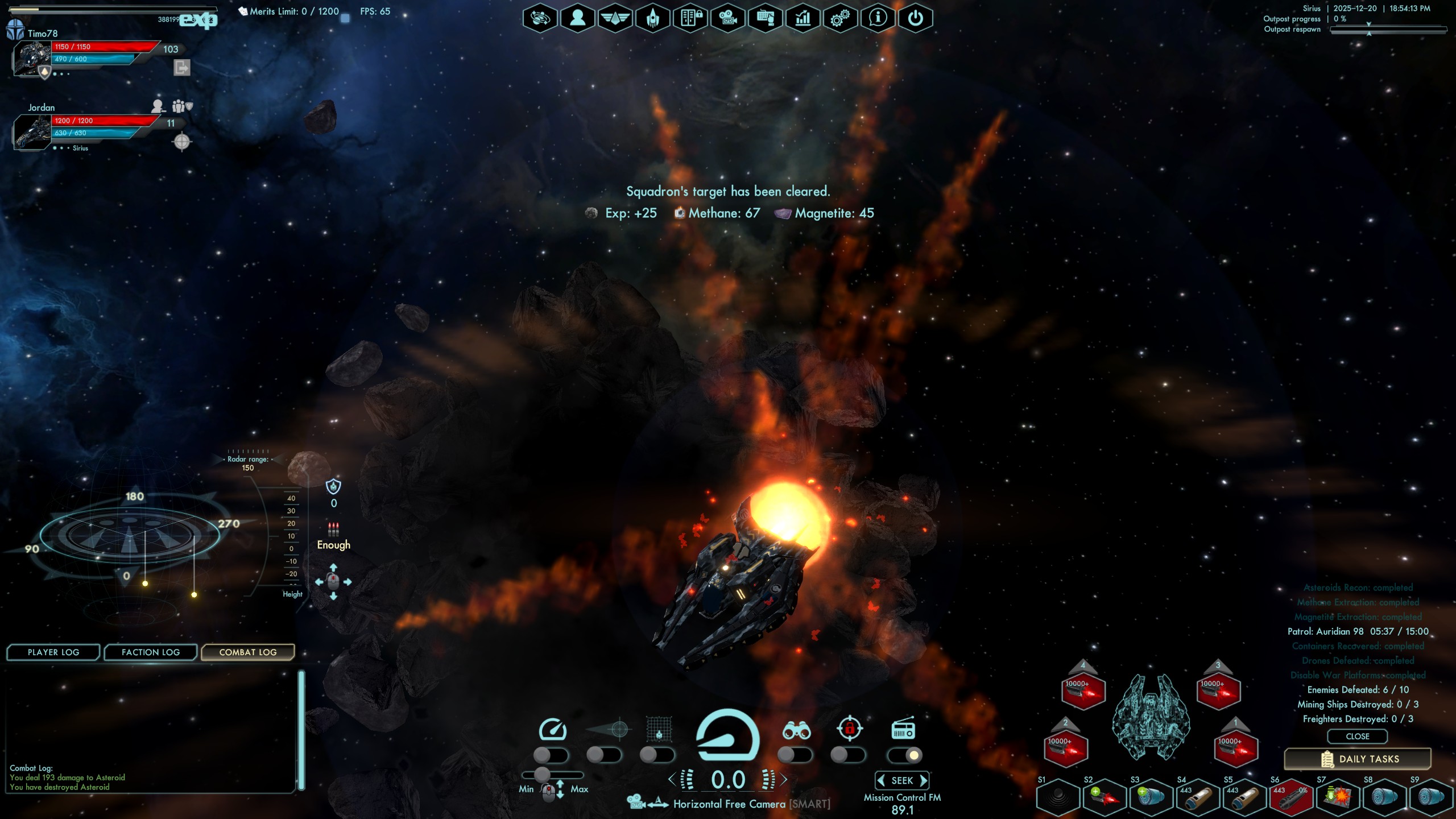Toggle the target lock switch
Viewport: 1456px width, 819px height.
(848, 755)
